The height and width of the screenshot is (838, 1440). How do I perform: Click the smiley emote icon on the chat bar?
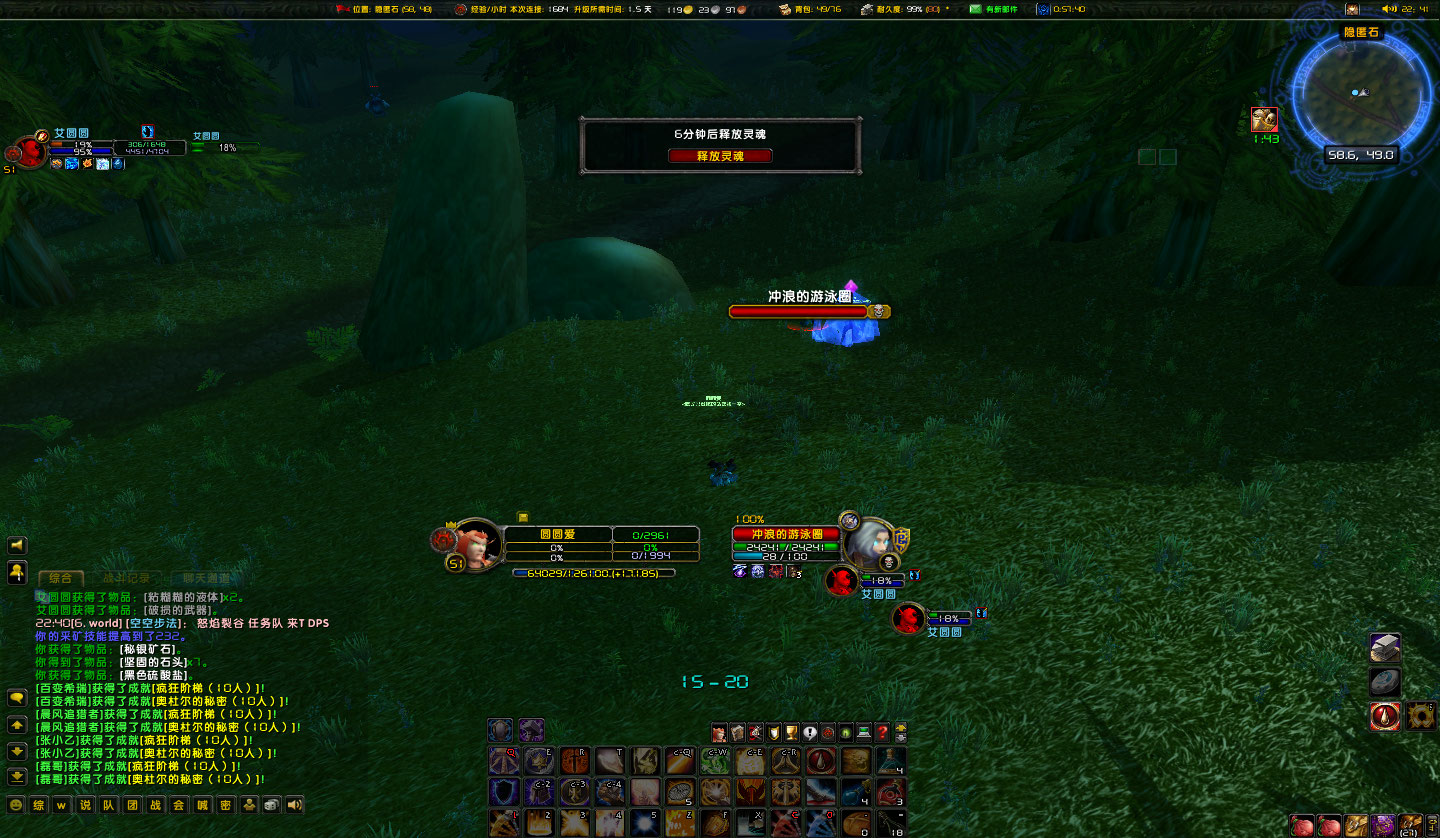(16, 805)
